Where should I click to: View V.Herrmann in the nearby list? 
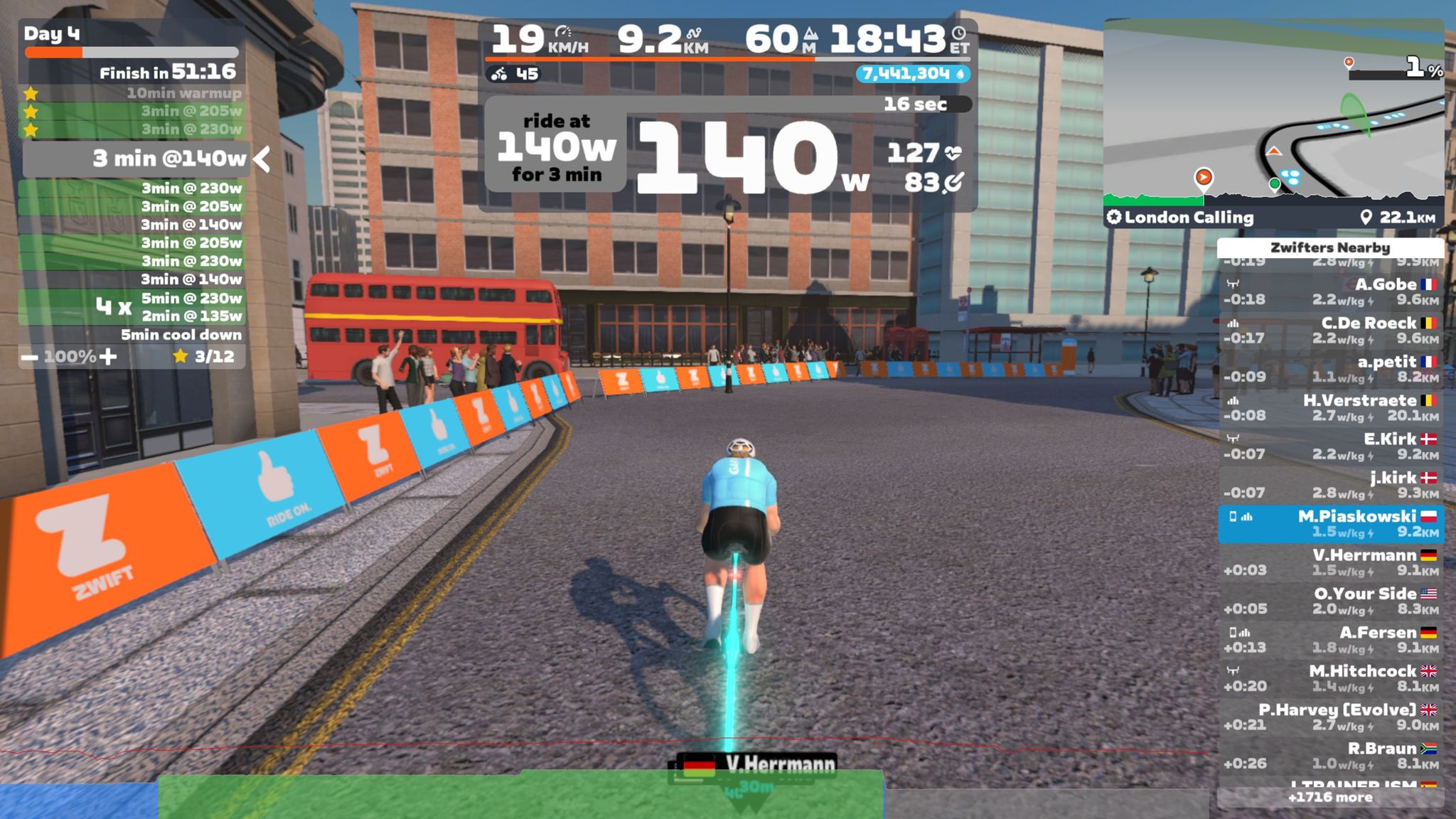click(x=1330, y=562)
